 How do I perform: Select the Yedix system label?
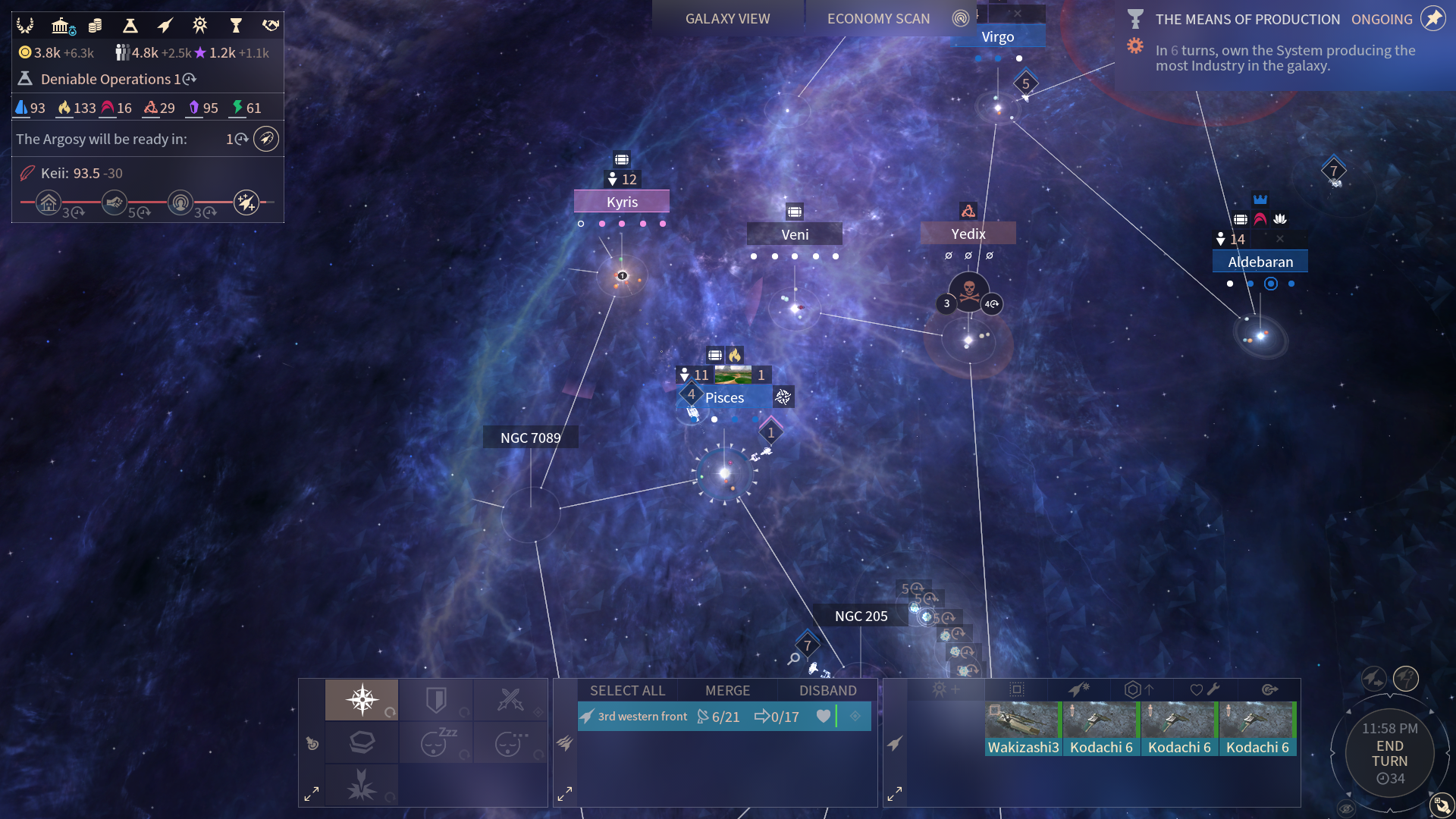coord(968,234)
